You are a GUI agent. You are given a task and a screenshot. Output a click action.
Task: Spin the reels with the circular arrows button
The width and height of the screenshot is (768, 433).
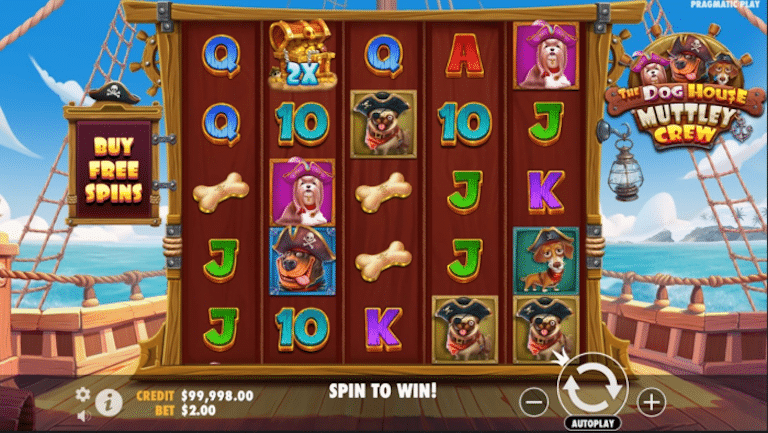(592, 385)
